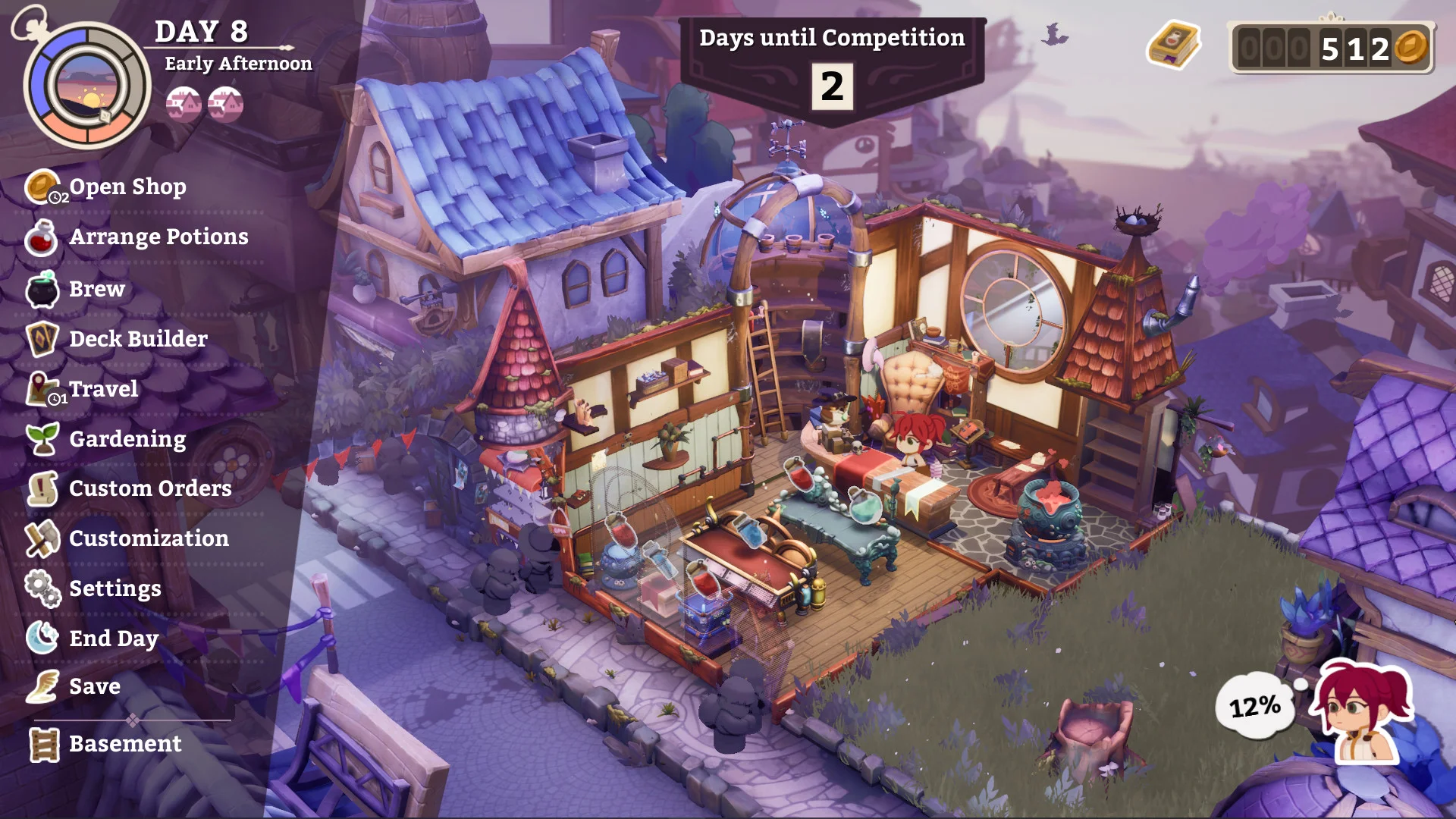Click the Customization hammer icon

coord(43,538)
